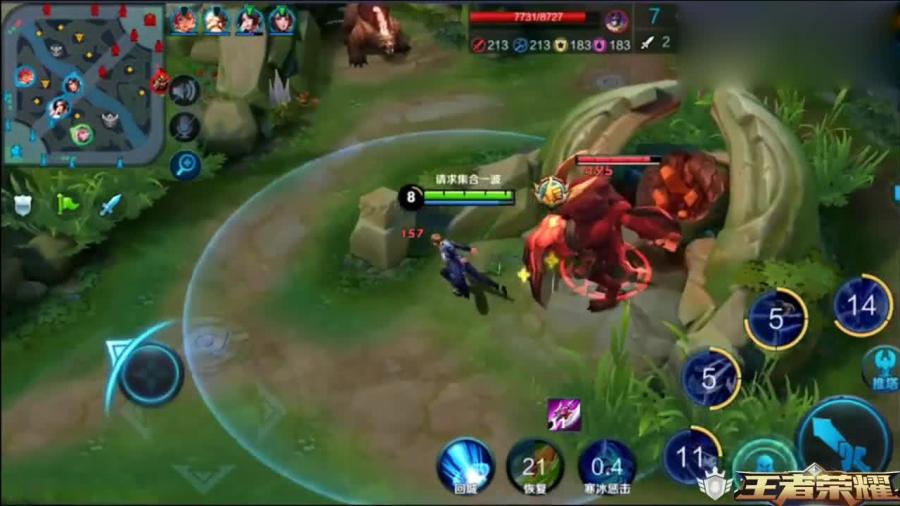Open the minimap

84,84
